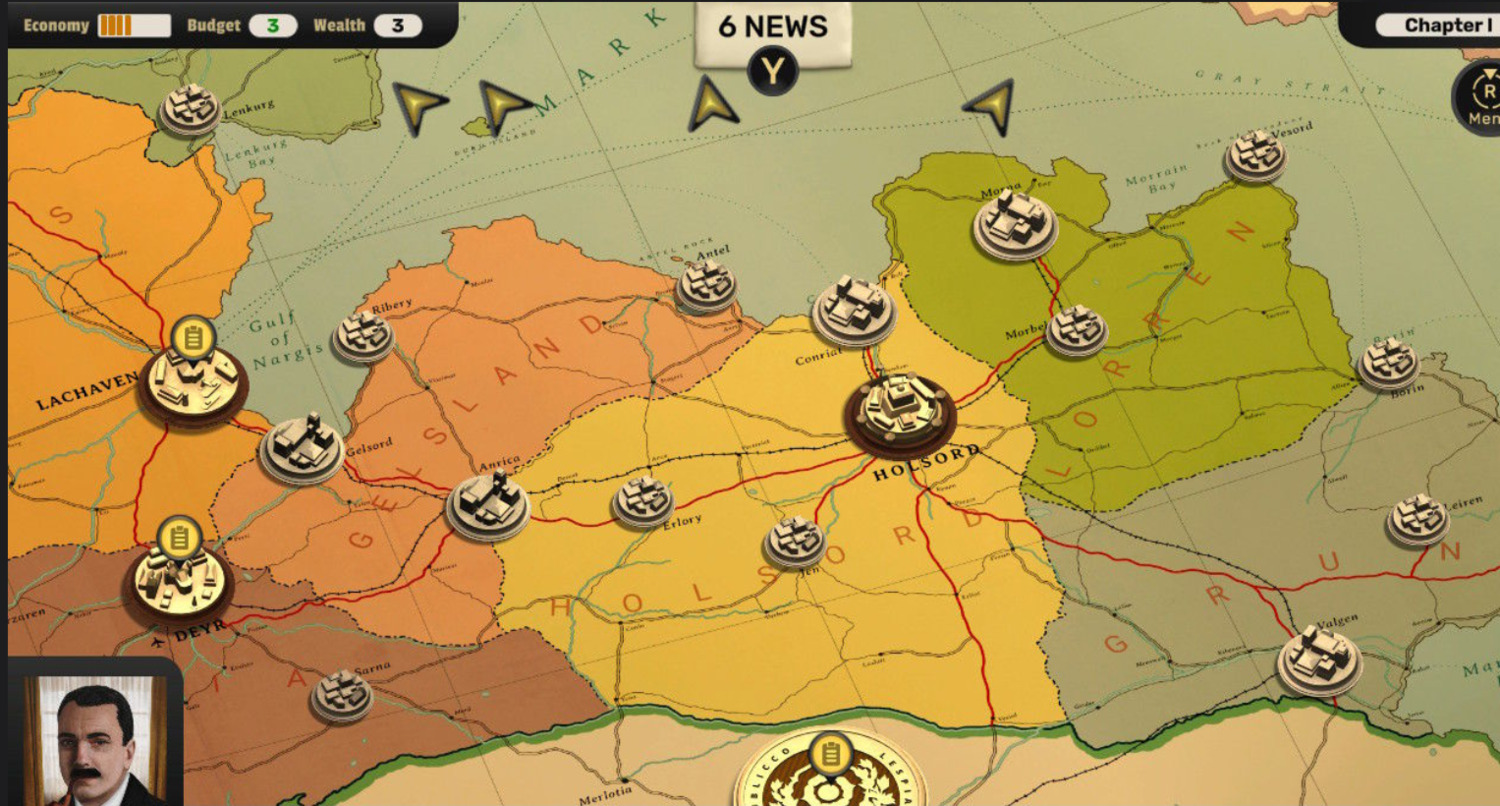
Task: Choose the Vesord town marker
Action: (x=1255, y=155)
